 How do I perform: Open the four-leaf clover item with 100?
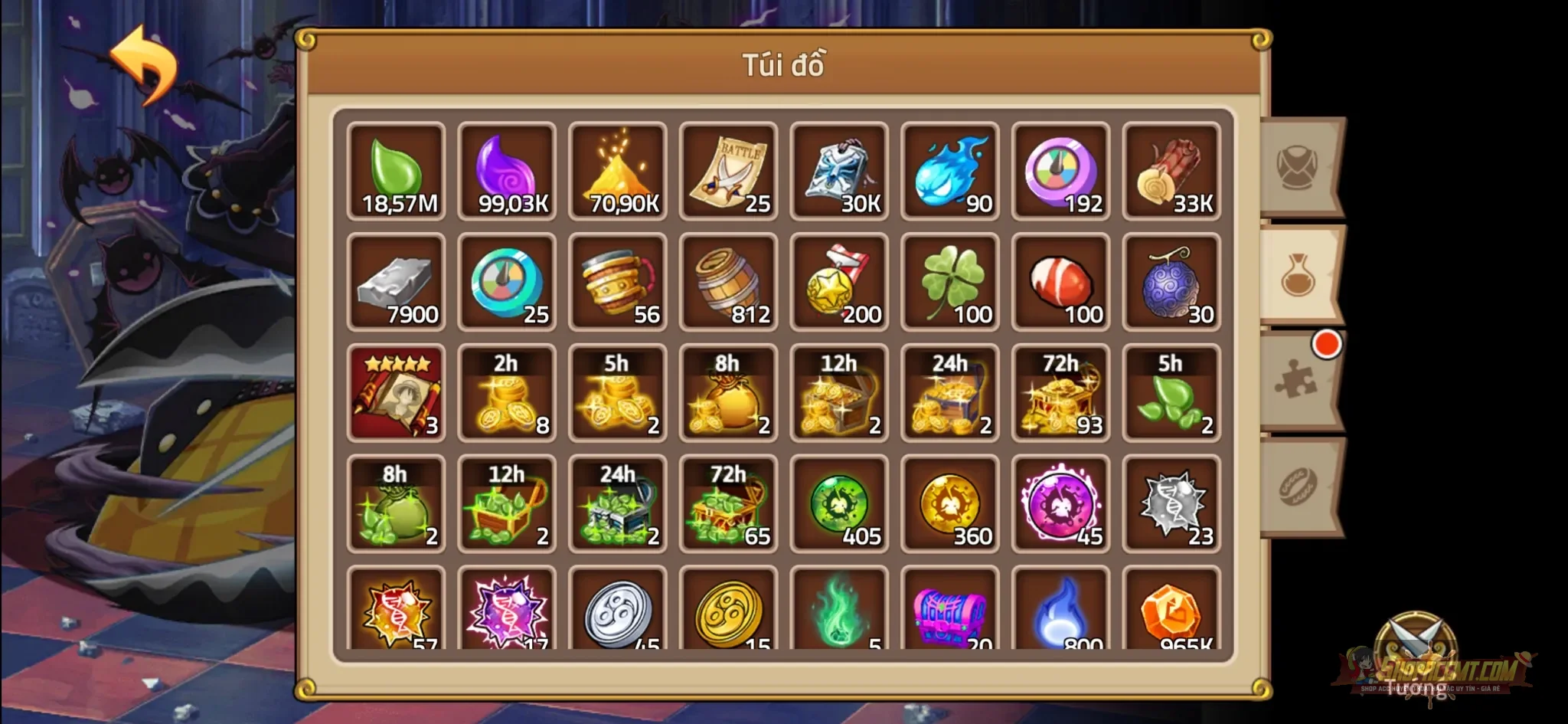pyautogui.click(x=949, y=282)
